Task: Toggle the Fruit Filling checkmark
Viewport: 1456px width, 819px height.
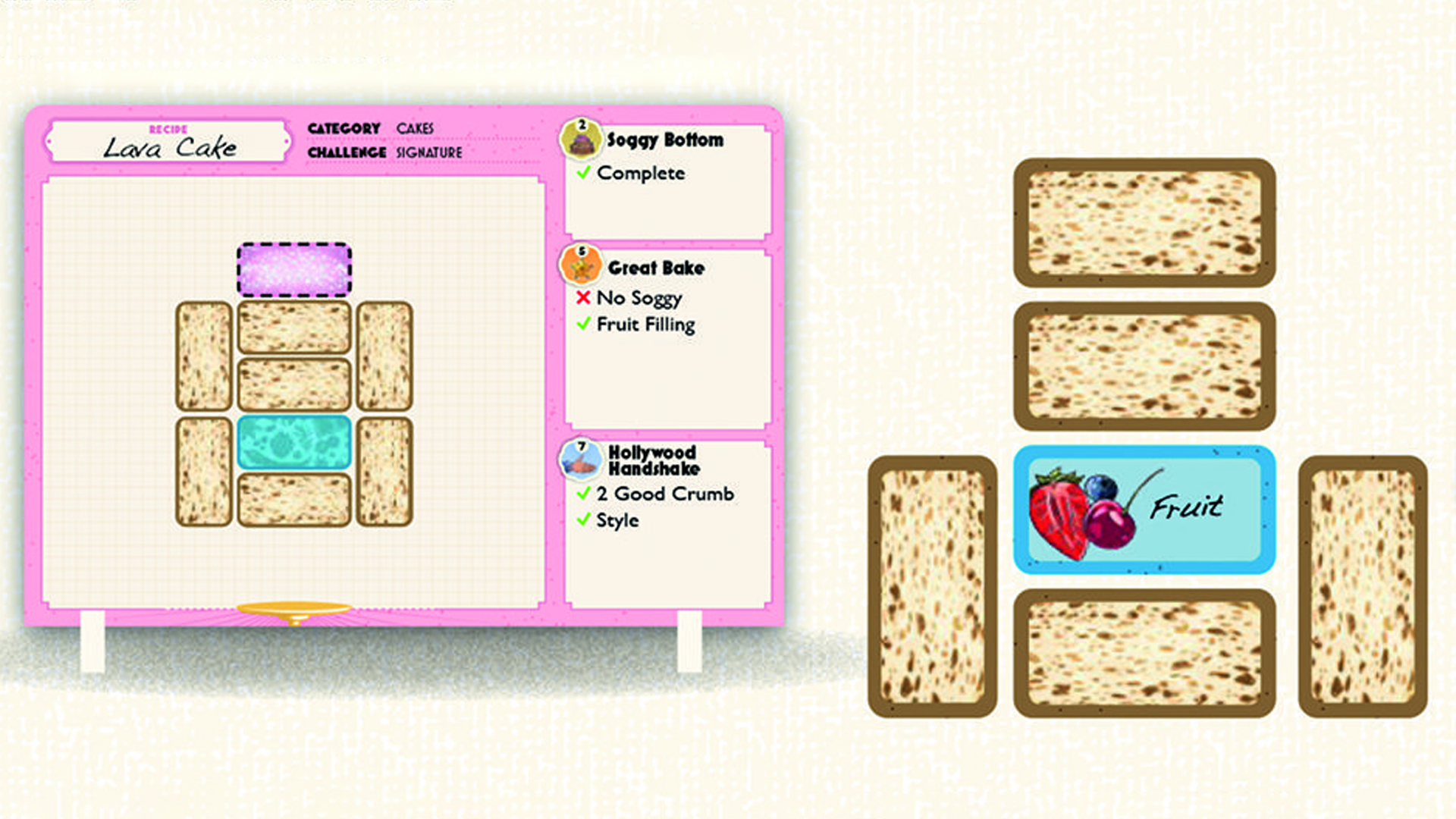Action: point(582,325)
